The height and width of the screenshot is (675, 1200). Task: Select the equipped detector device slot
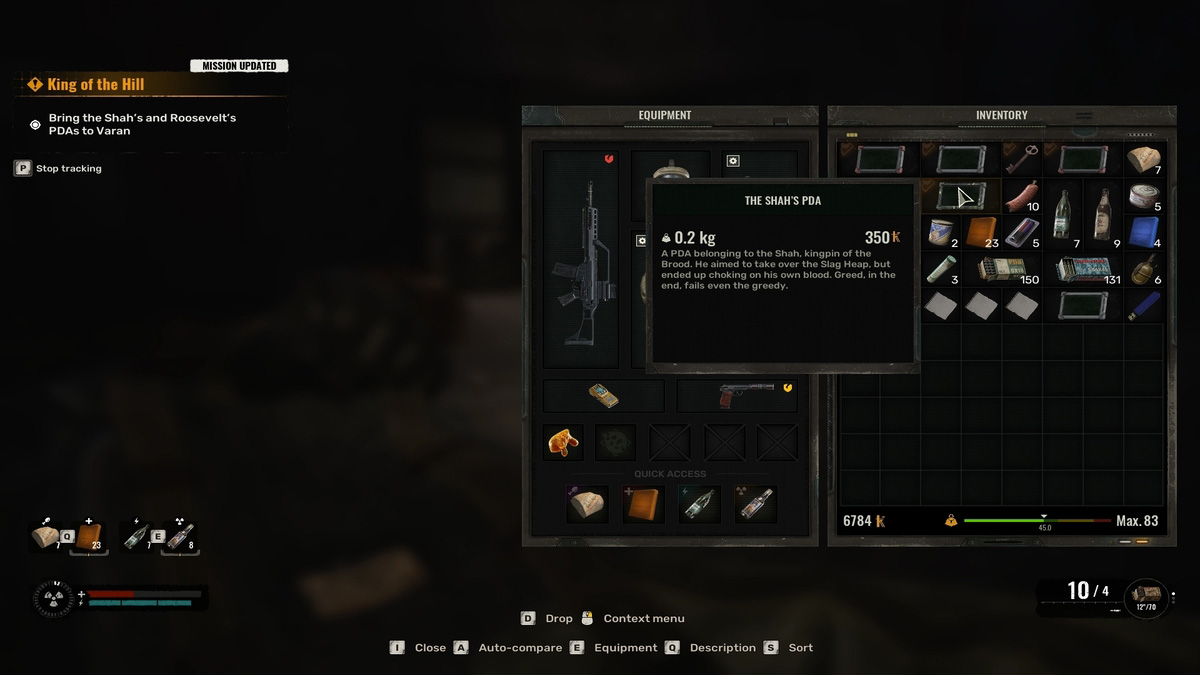pyautogui.click(x=603, y=395)
